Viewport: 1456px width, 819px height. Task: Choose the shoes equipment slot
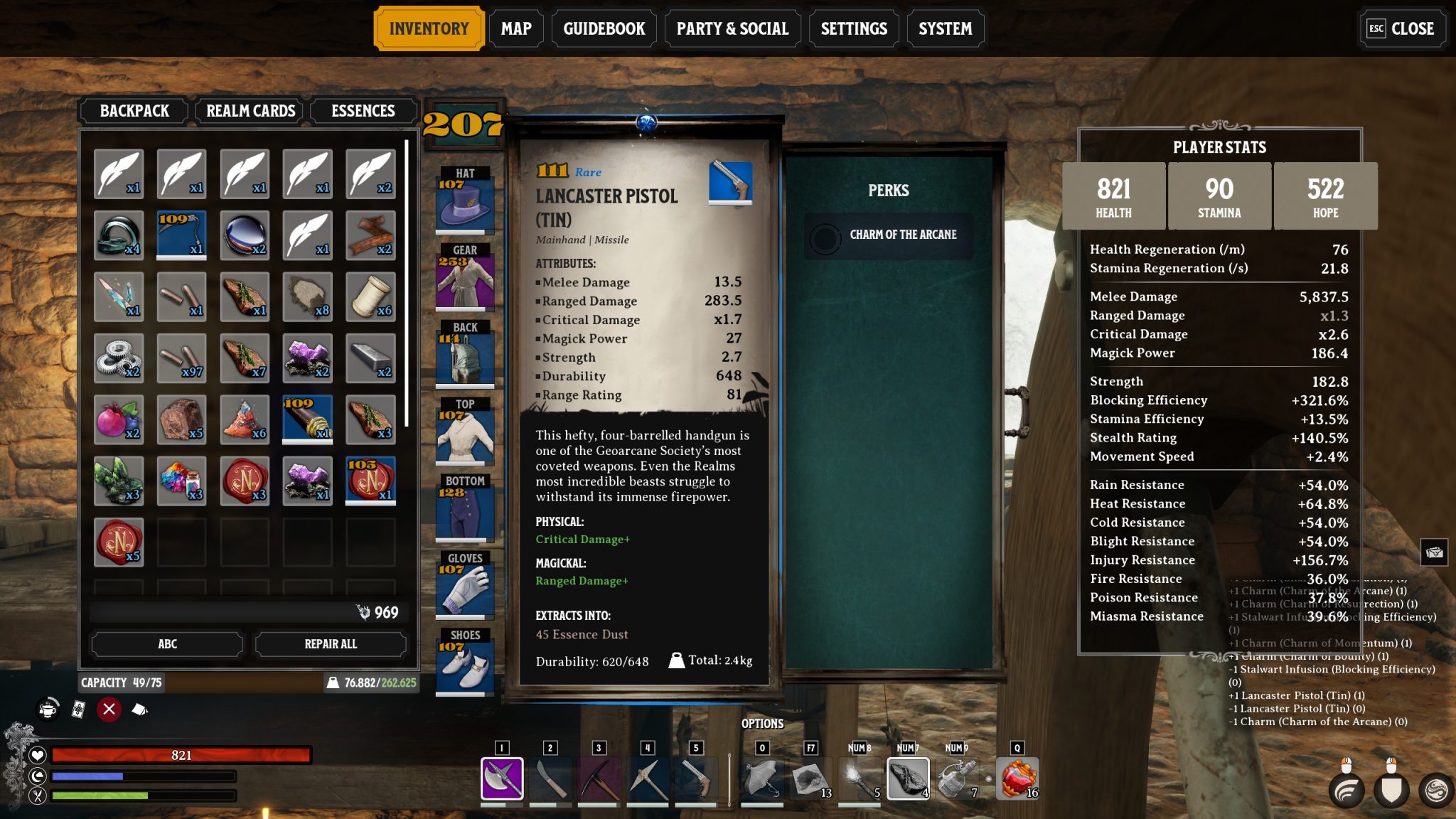(465, 666)
